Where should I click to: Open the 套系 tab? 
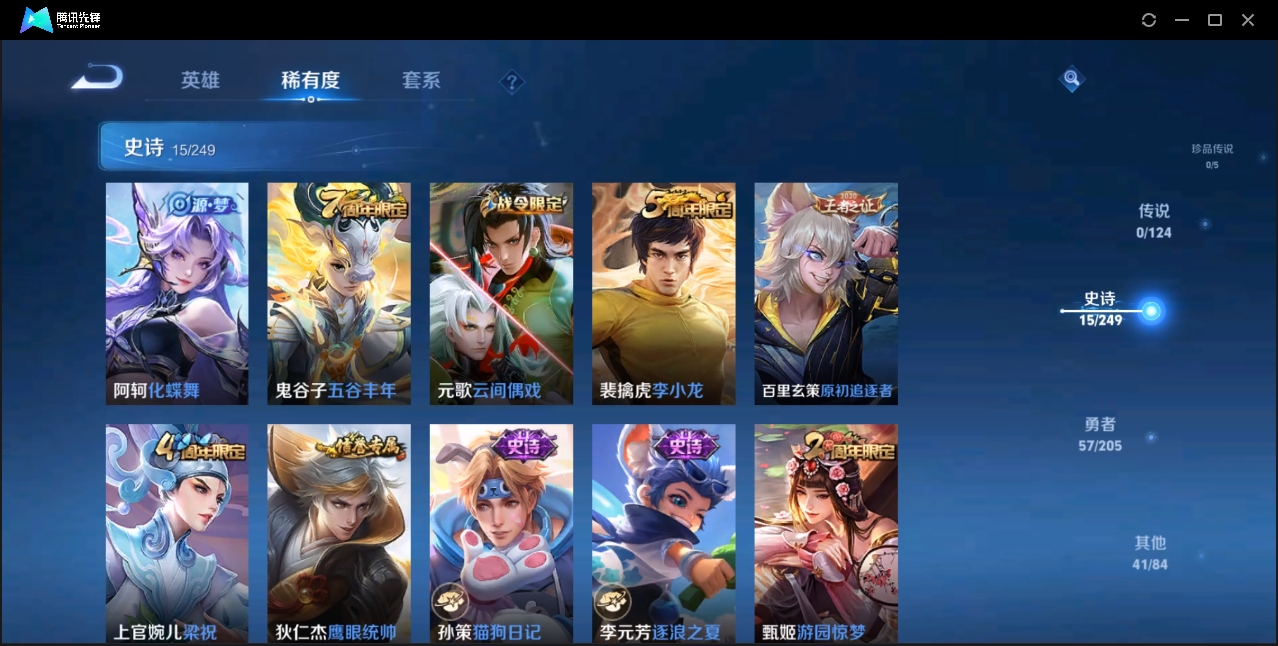coord(421,80)
